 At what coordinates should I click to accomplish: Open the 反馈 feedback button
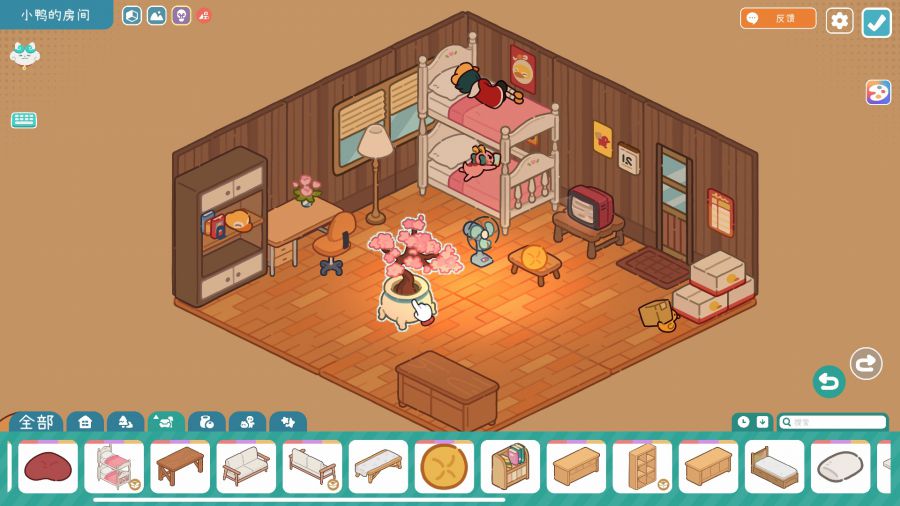778,18
